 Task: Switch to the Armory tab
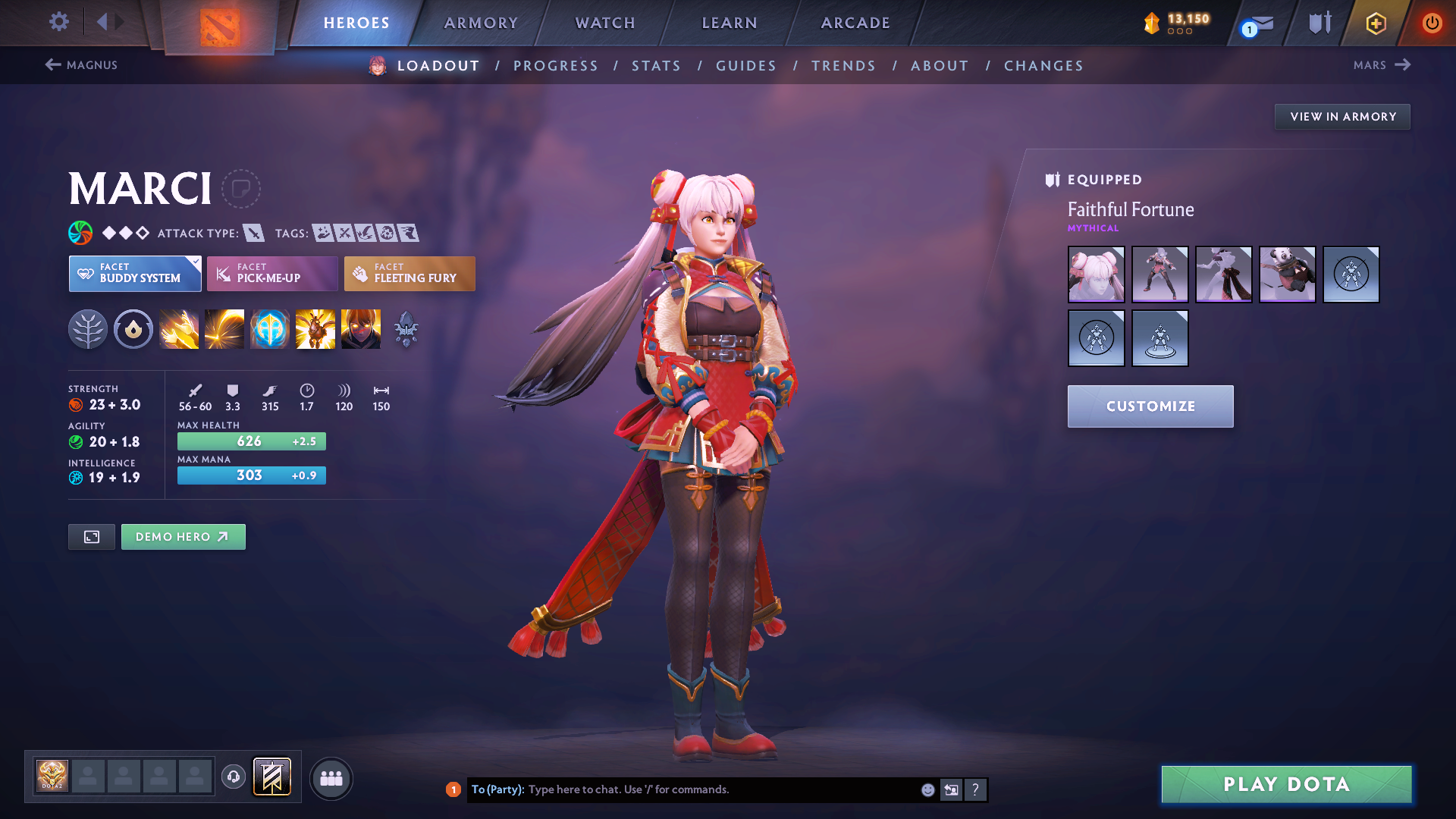pyautogui.click(x=481, y=23)
